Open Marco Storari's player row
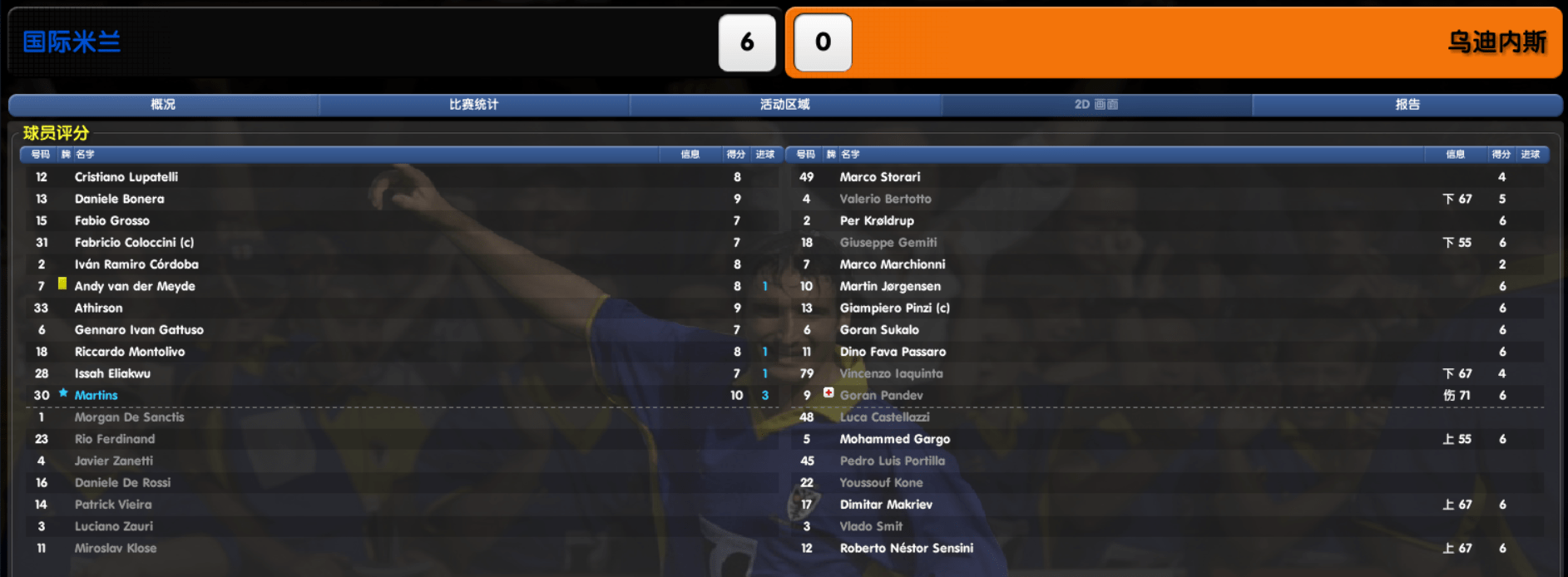 (x=880, y=177)
